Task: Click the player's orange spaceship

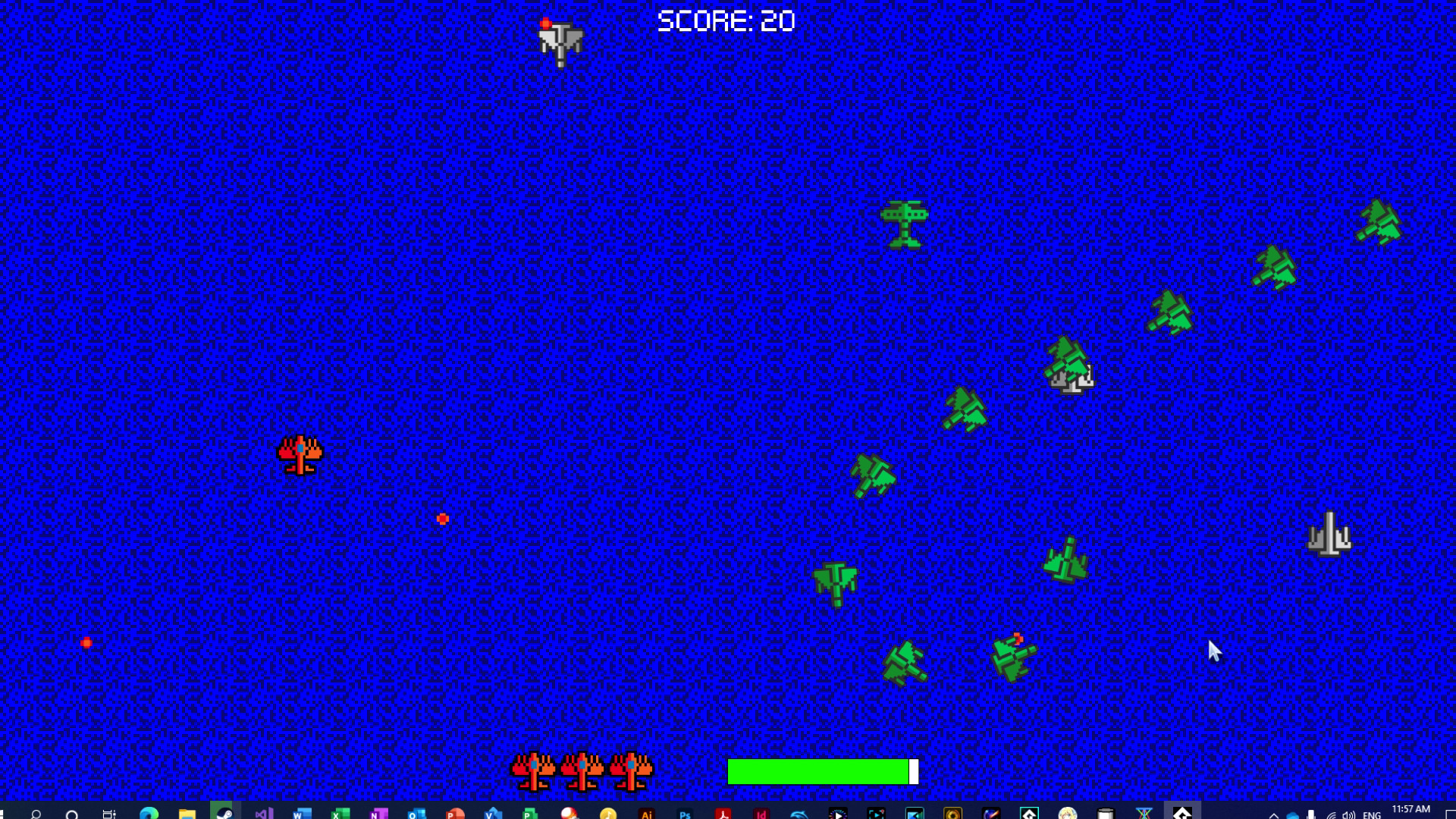Action: click(x=301, y=453)
